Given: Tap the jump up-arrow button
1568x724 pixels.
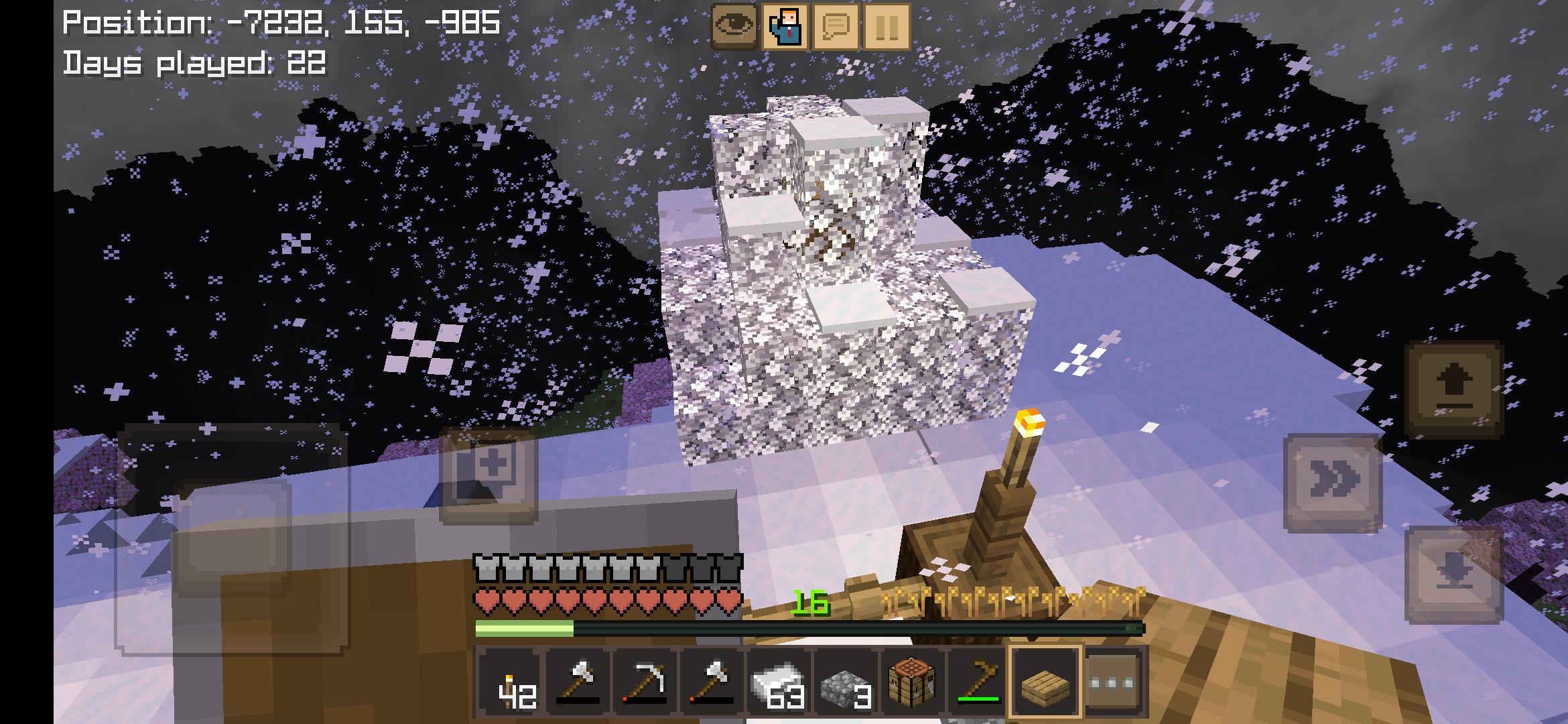Looking at the screenshot, I should (x=1454, y=390).
